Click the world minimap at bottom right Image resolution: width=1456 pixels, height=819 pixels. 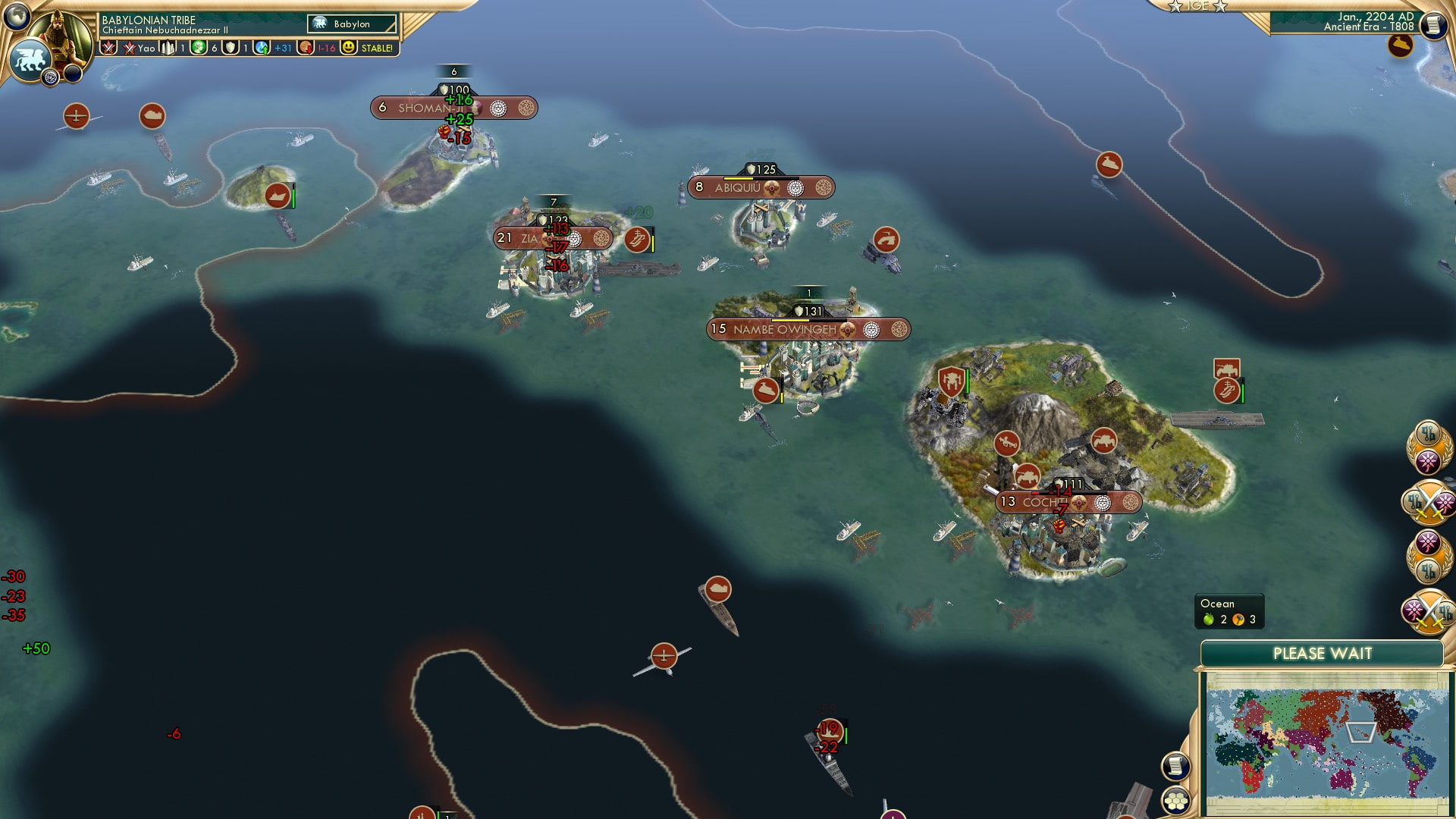point(1327,739)
